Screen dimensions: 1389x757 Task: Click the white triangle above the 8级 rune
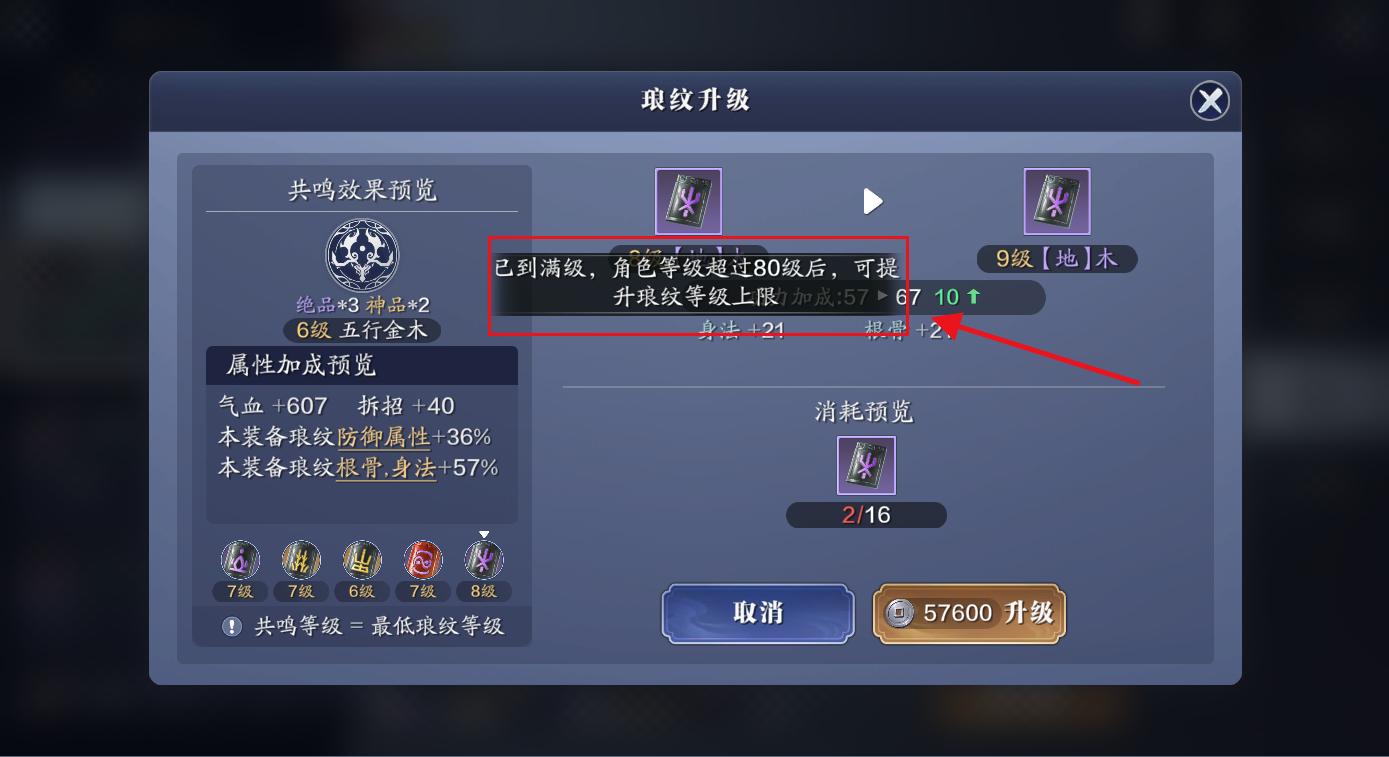coord(484,533)
